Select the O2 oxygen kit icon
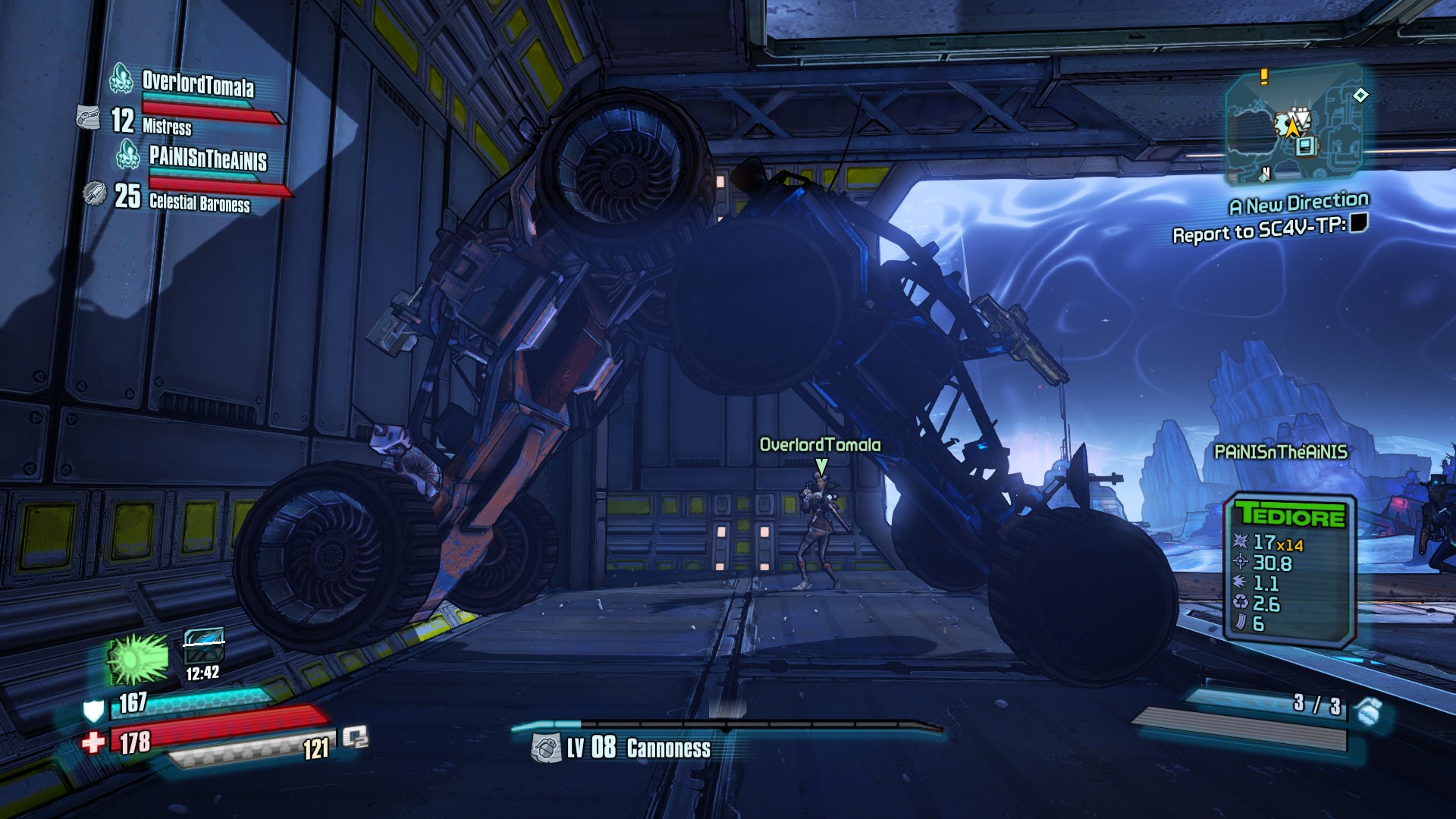This screenshot has height=819, width=1456. pyautogui.click(x=354, y=736)
